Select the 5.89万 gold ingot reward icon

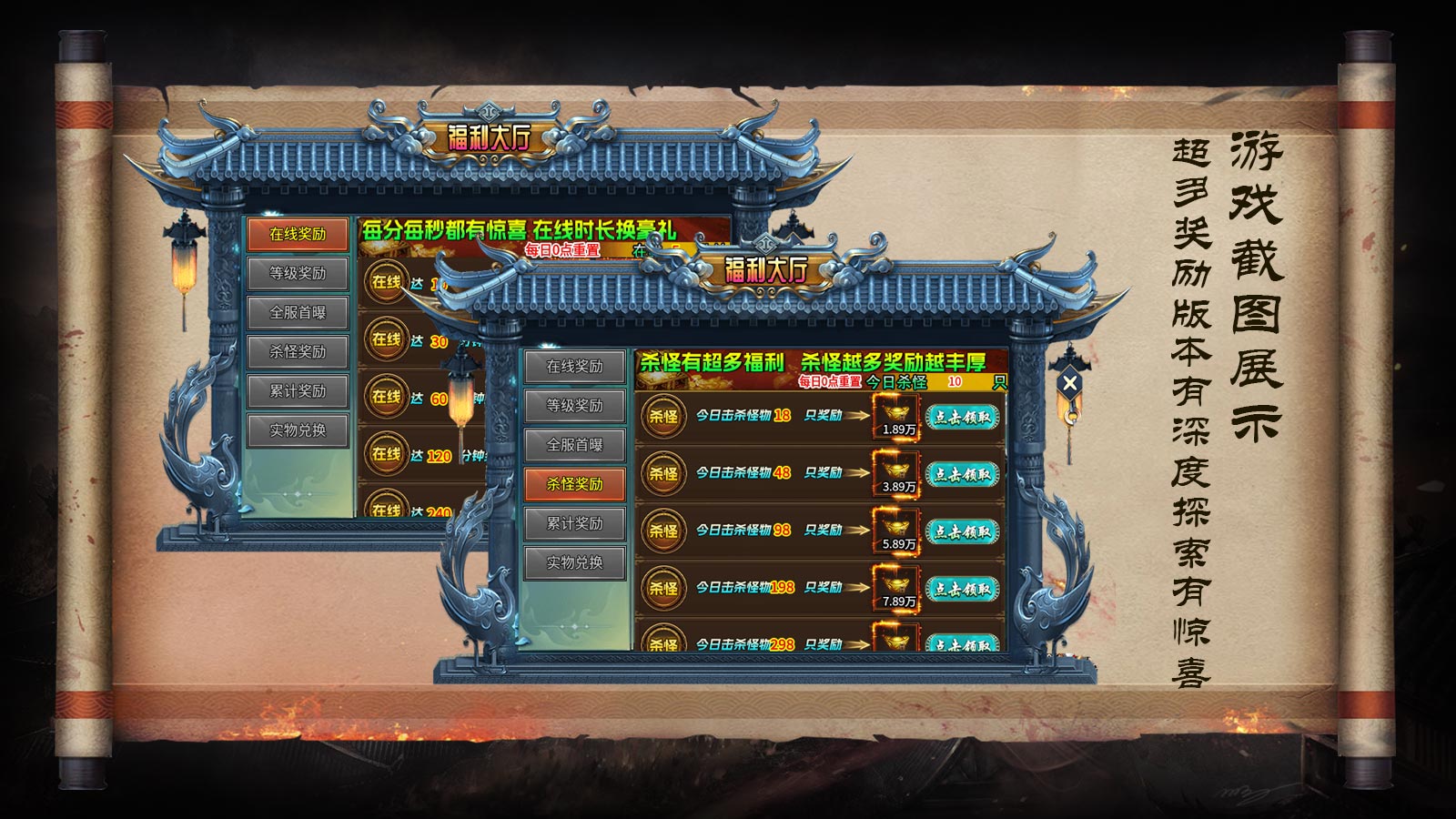896,531
